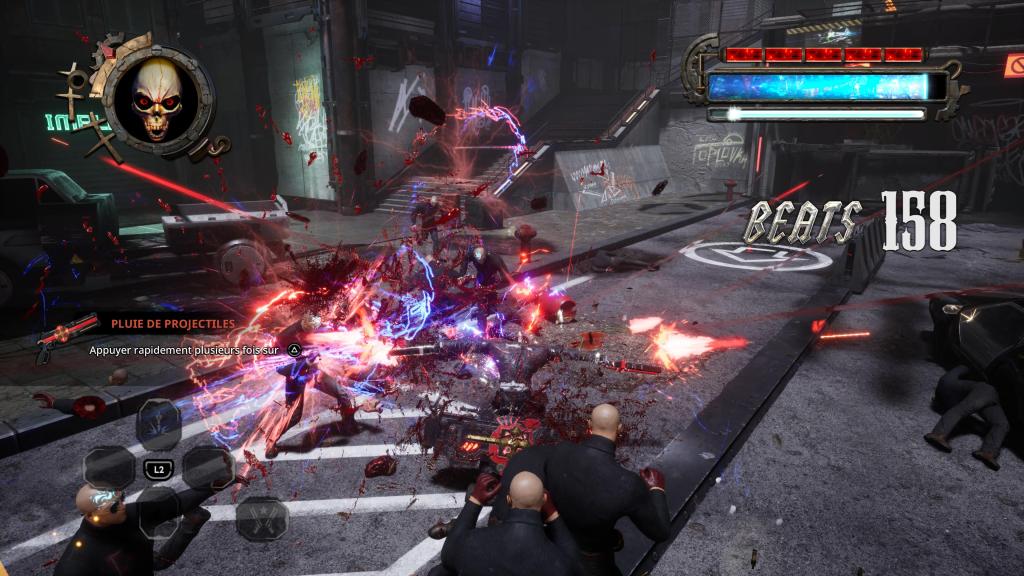The image size is (1024, 576).
Task: Select the top ability slot of the wheel
Action: [x=158, y=423]
